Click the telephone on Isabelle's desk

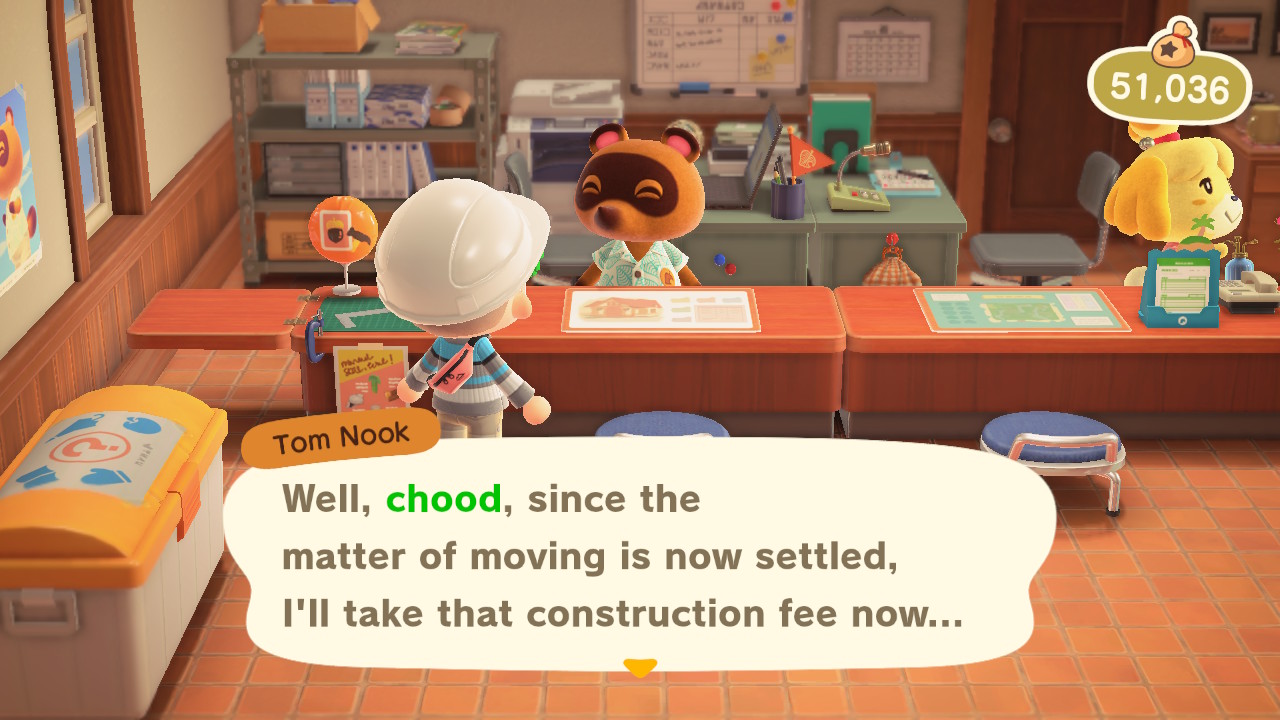point(1254,287)
